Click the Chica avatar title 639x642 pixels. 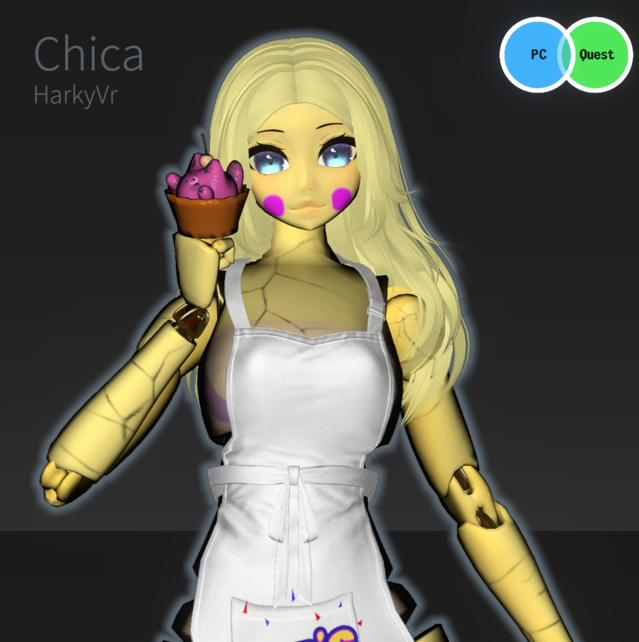pyautogui.click(x=89, y=54)
